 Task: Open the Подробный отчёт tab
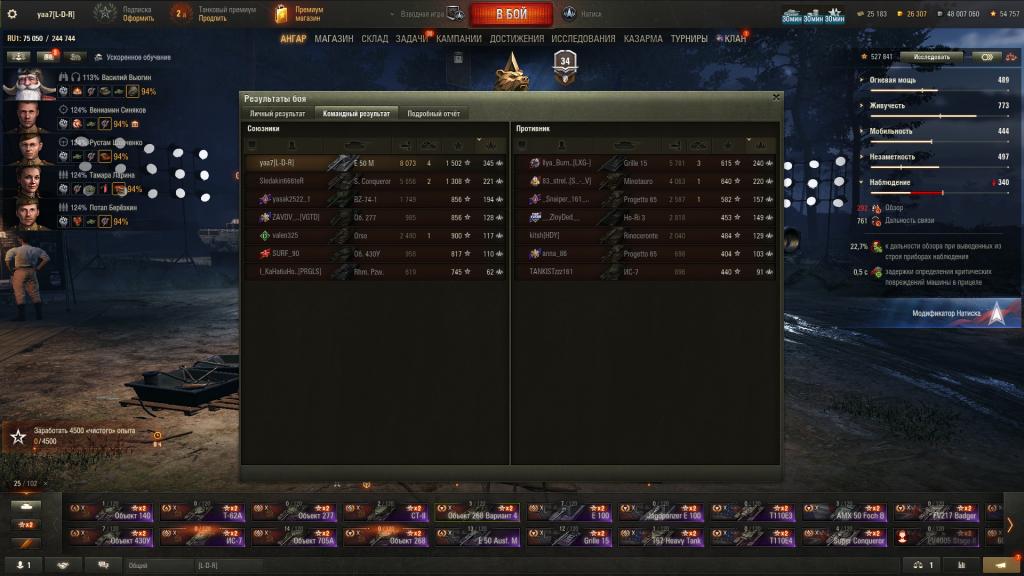click(433, 114)
